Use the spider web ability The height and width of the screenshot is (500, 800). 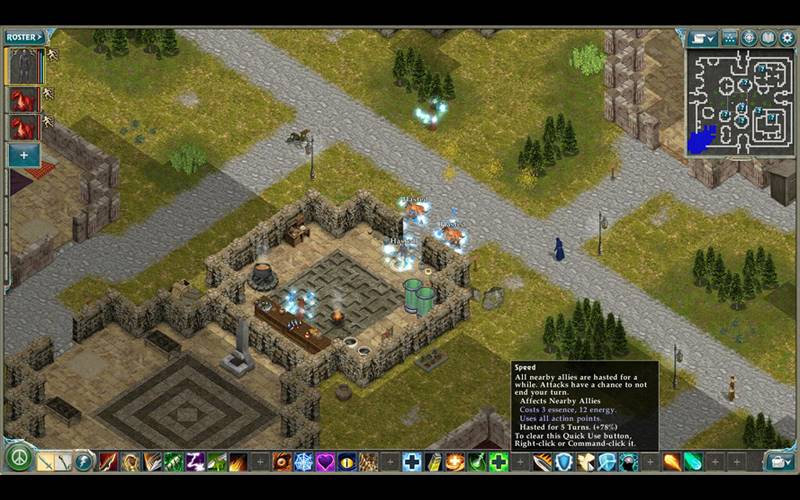[x=304, y=461]
